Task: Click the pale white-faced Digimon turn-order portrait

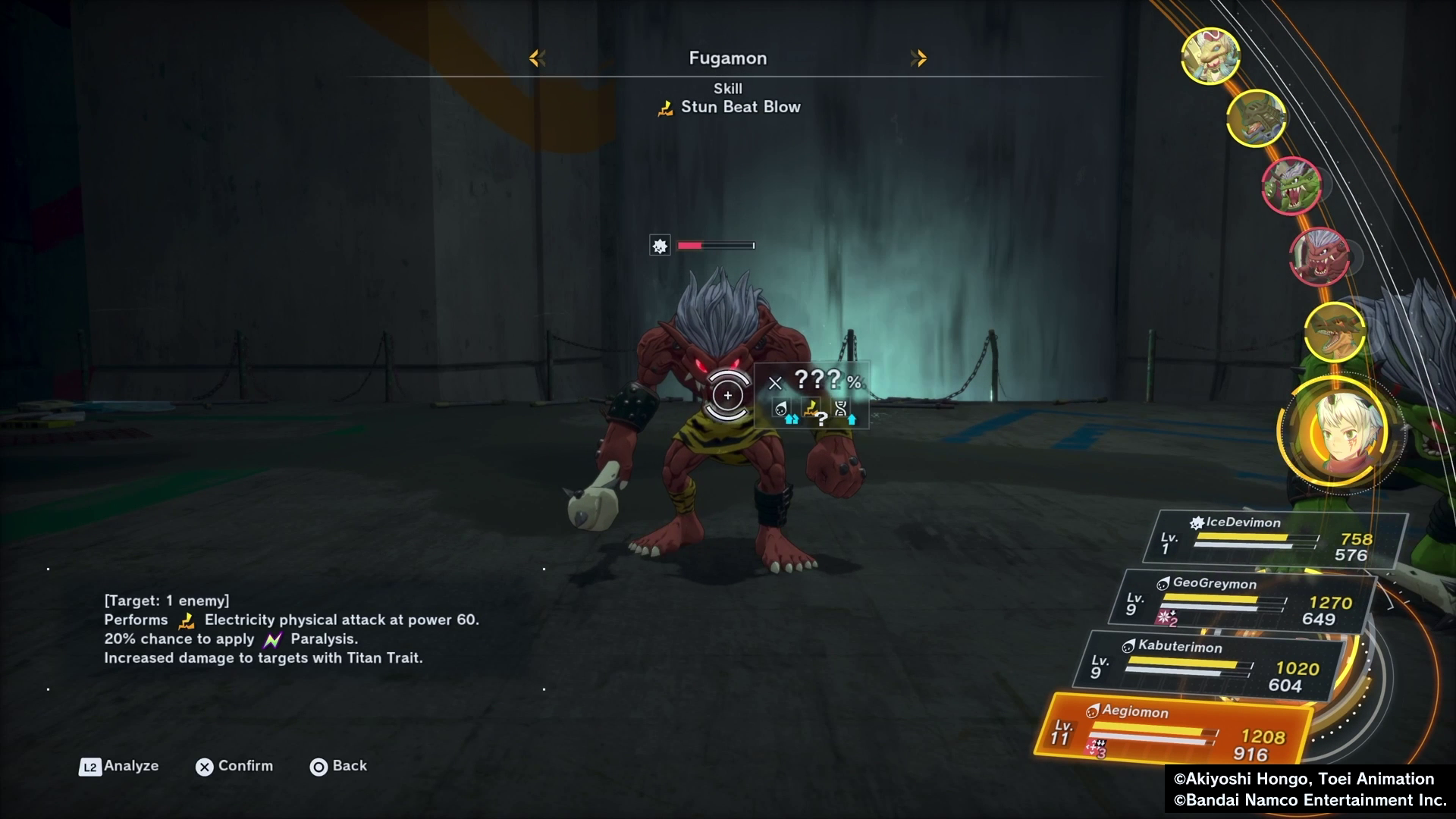Action: [x=1210, y=55]
